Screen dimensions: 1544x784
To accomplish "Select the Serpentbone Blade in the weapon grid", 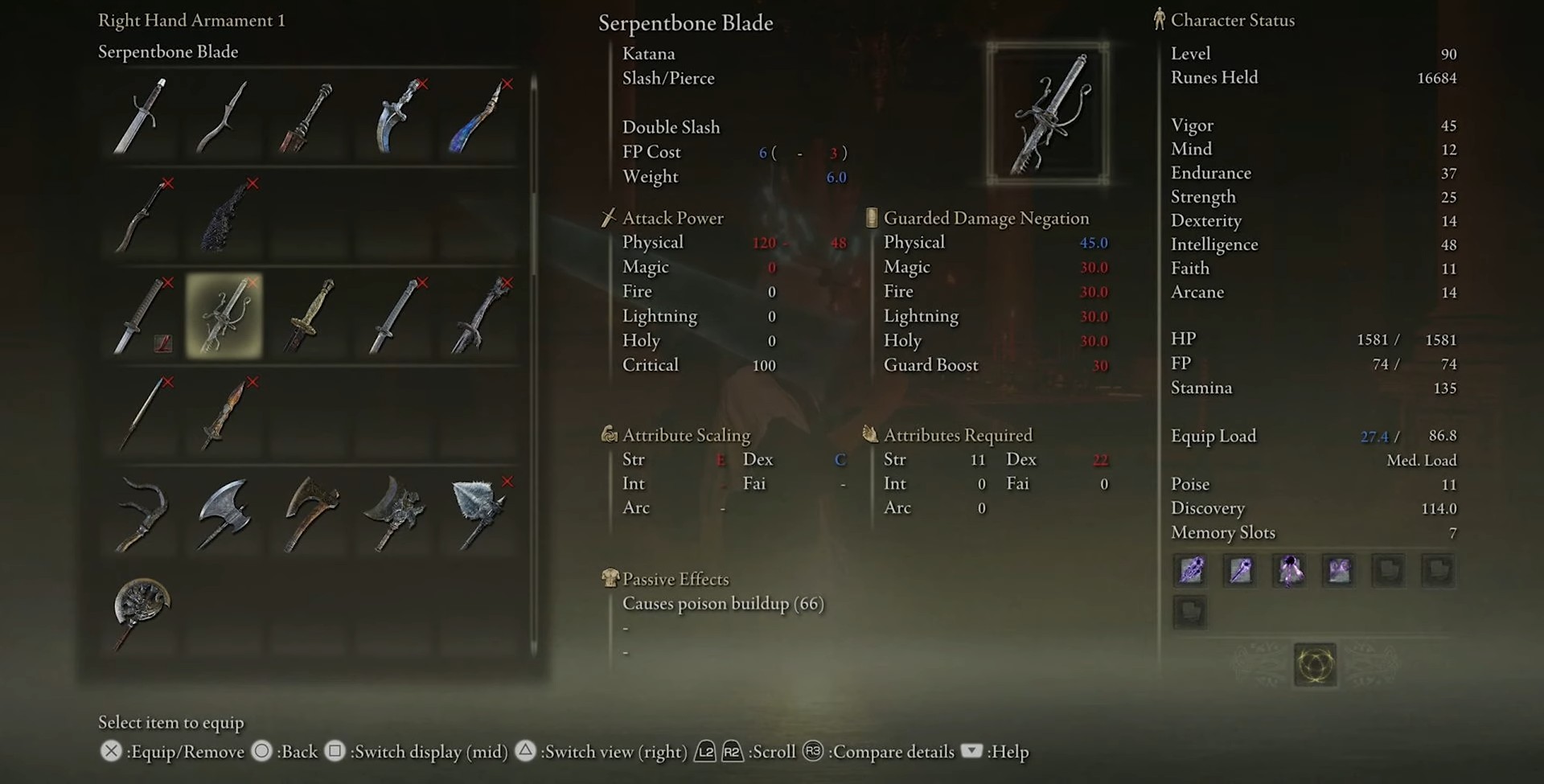I will 225,316.
